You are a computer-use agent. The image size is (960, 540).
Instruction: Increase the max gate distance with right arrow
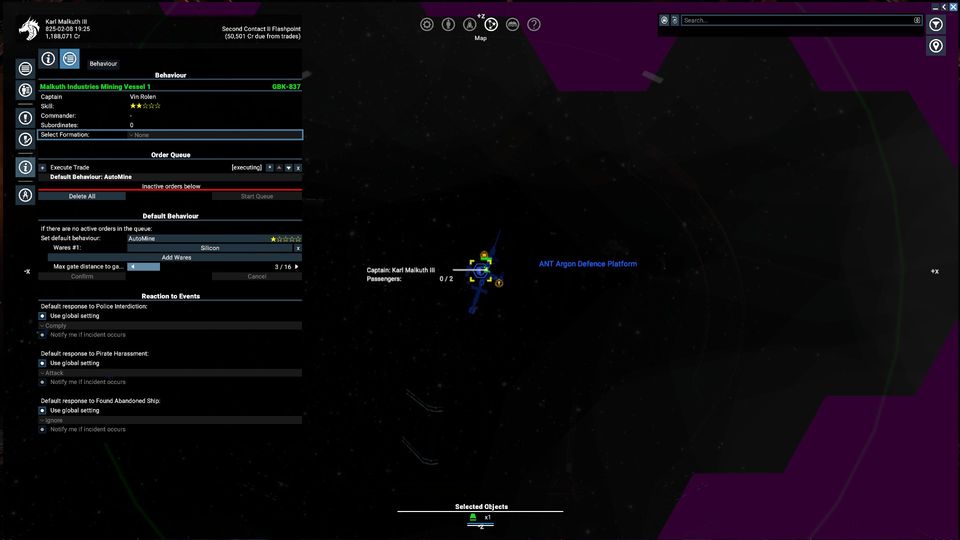[x=296, y=267]
